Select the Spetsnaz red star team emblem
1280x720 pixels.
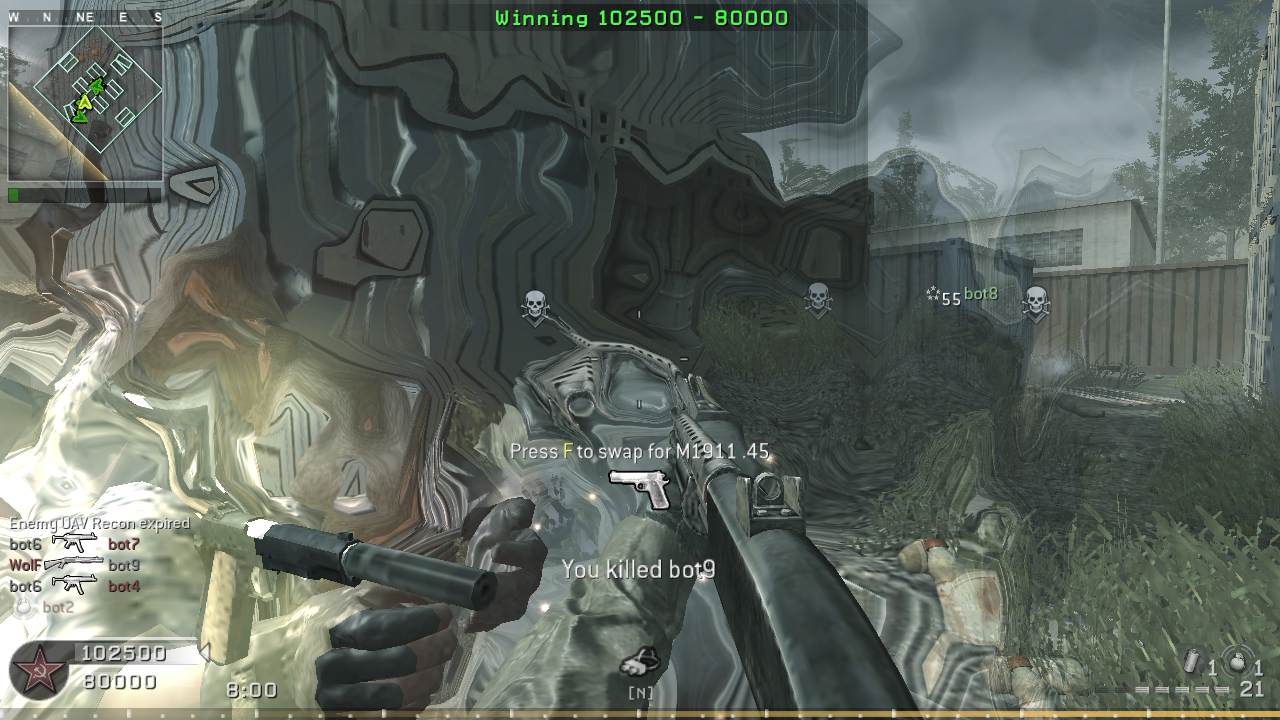click(39, 668)
